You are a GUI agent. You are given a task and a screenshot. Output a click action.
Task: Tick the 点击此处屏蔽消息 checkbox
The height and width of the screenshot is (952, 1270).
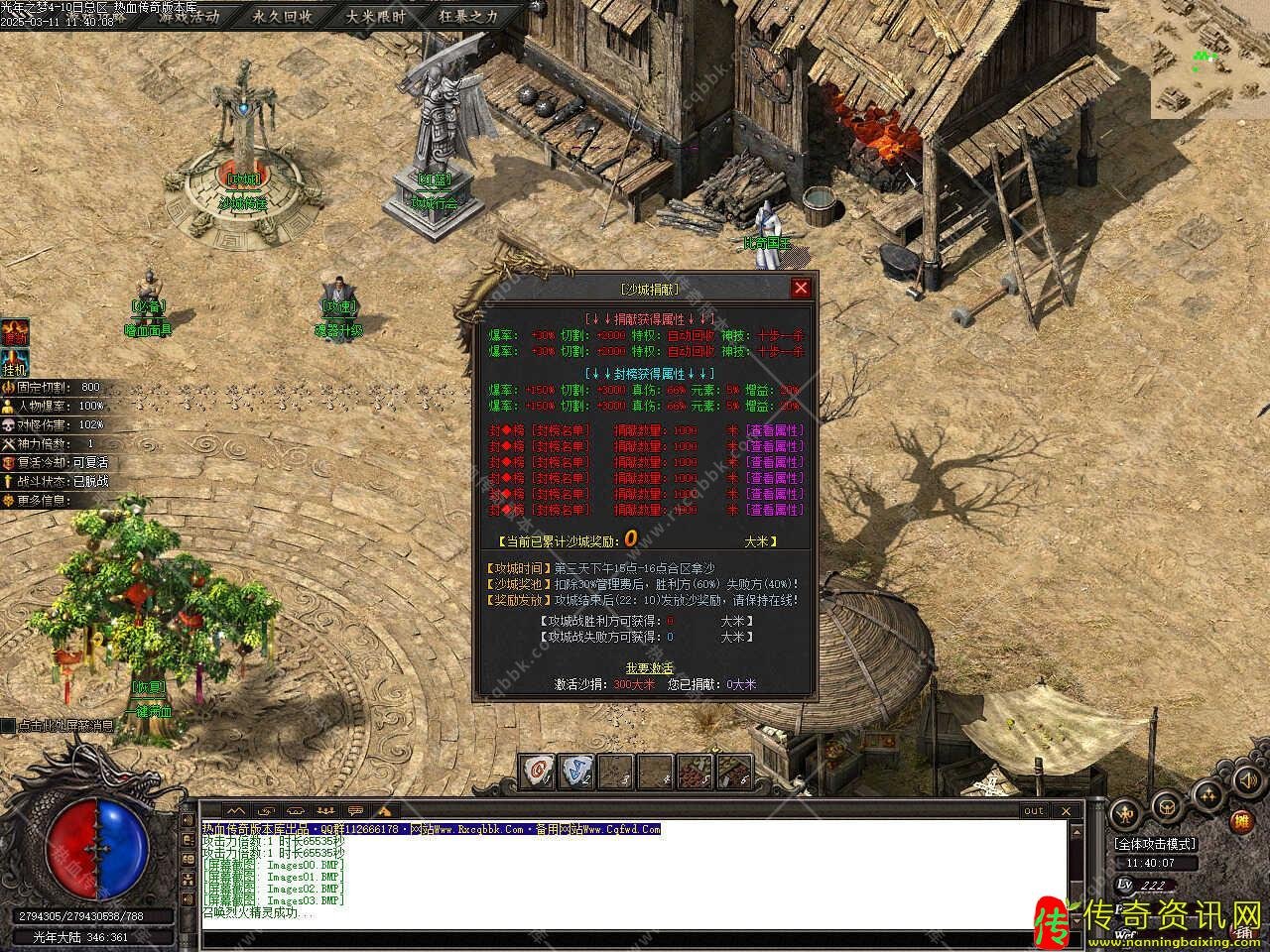tap(8, 726)
